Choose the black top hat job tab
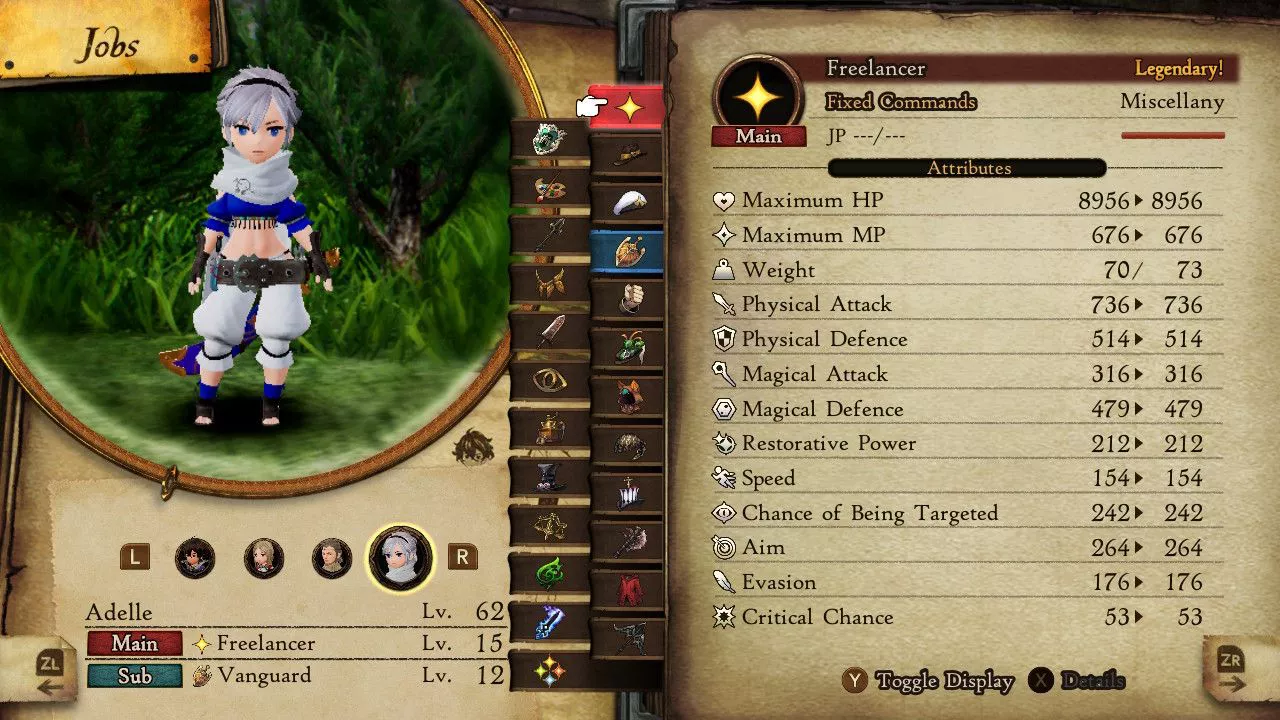1280x720 pixels. coord(549,476)
